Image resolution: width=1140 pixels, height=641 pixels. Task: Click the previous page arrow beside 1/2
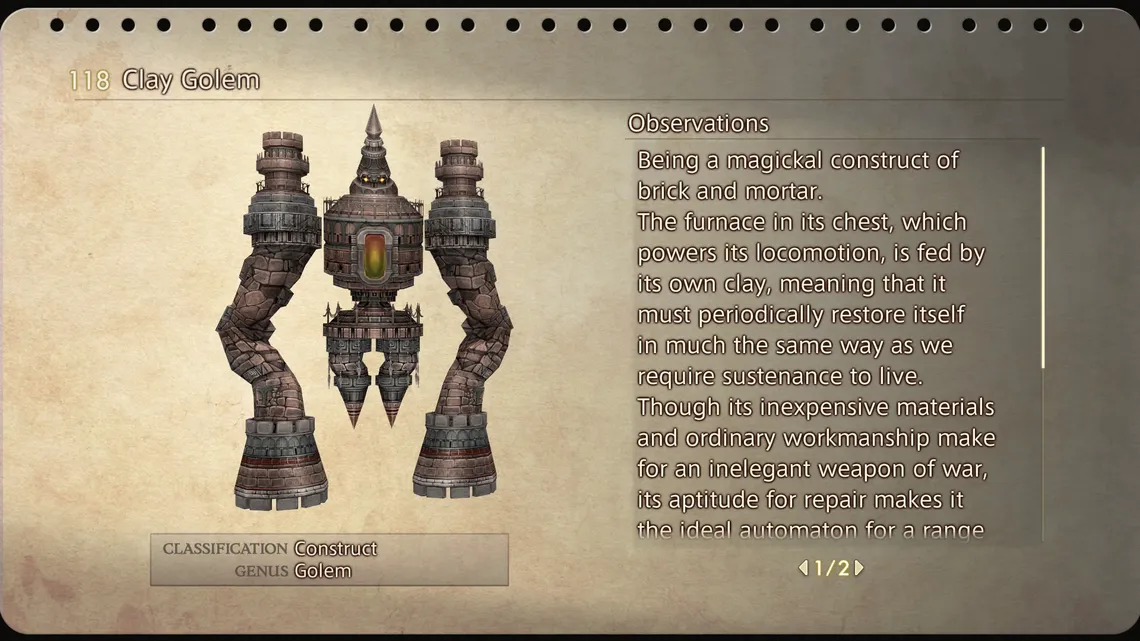pos(802,568)
